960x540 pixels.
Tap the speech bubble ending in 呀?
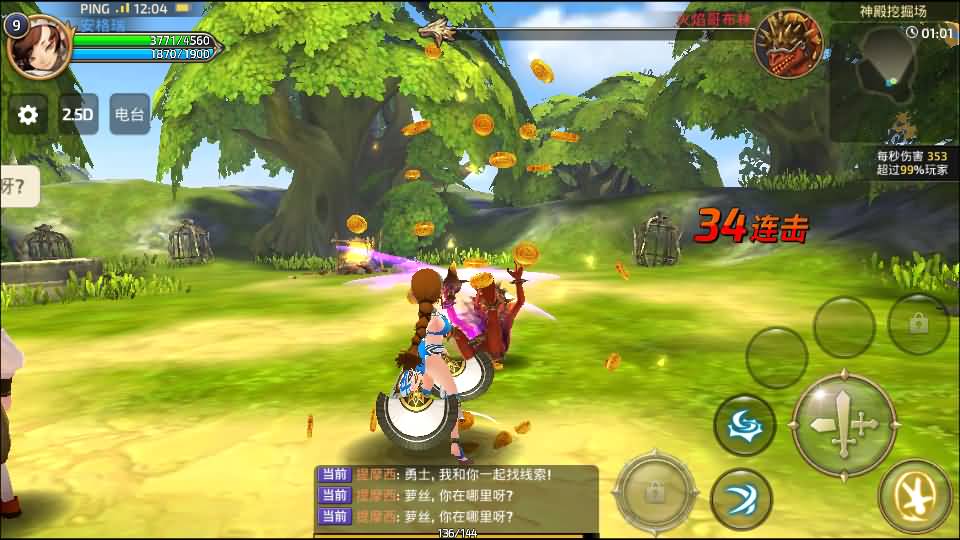pos(18,186)
